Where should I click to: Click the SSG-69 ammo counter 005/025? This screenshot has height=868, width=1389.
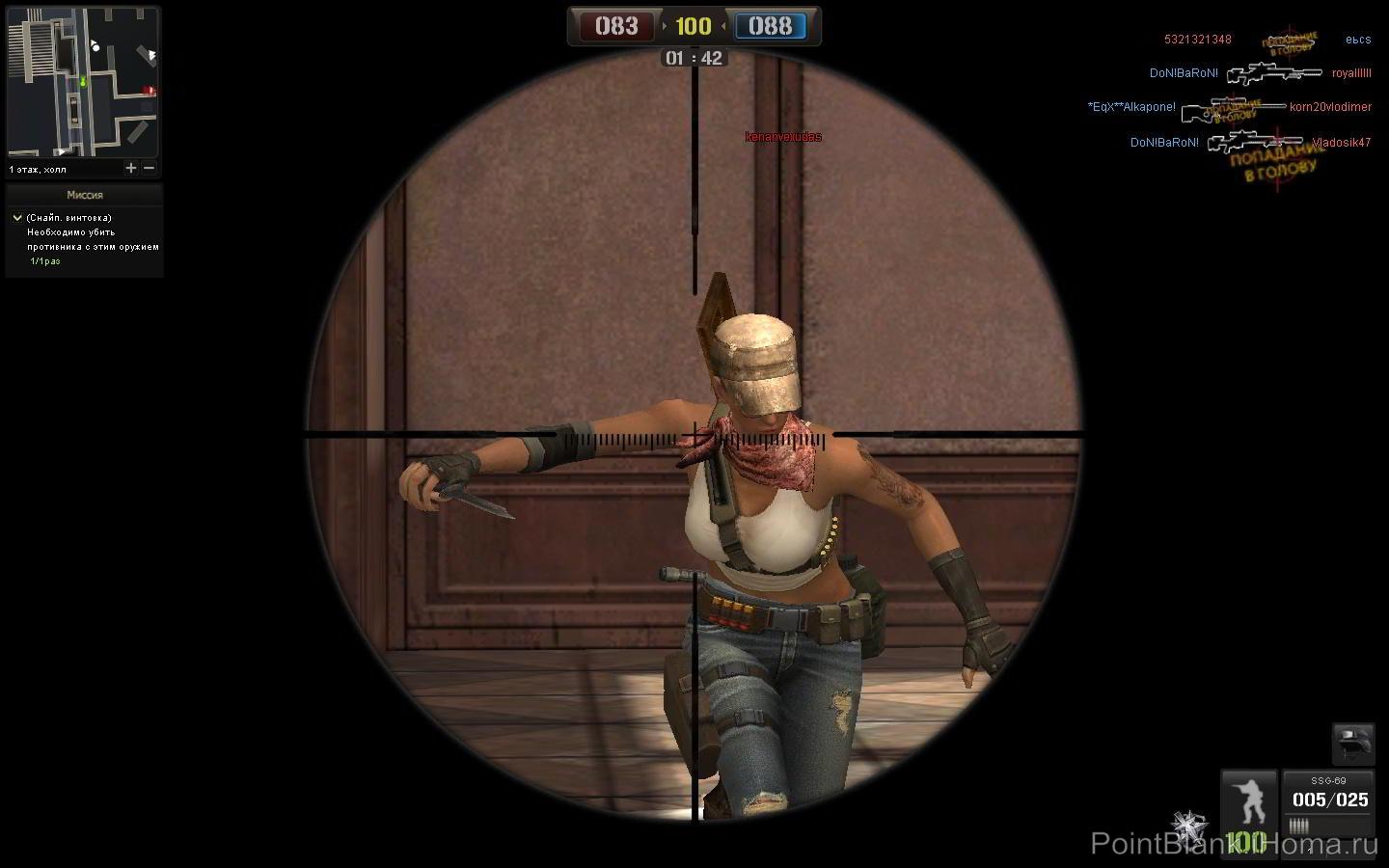pyautogui.click(x=1330, y=800)
